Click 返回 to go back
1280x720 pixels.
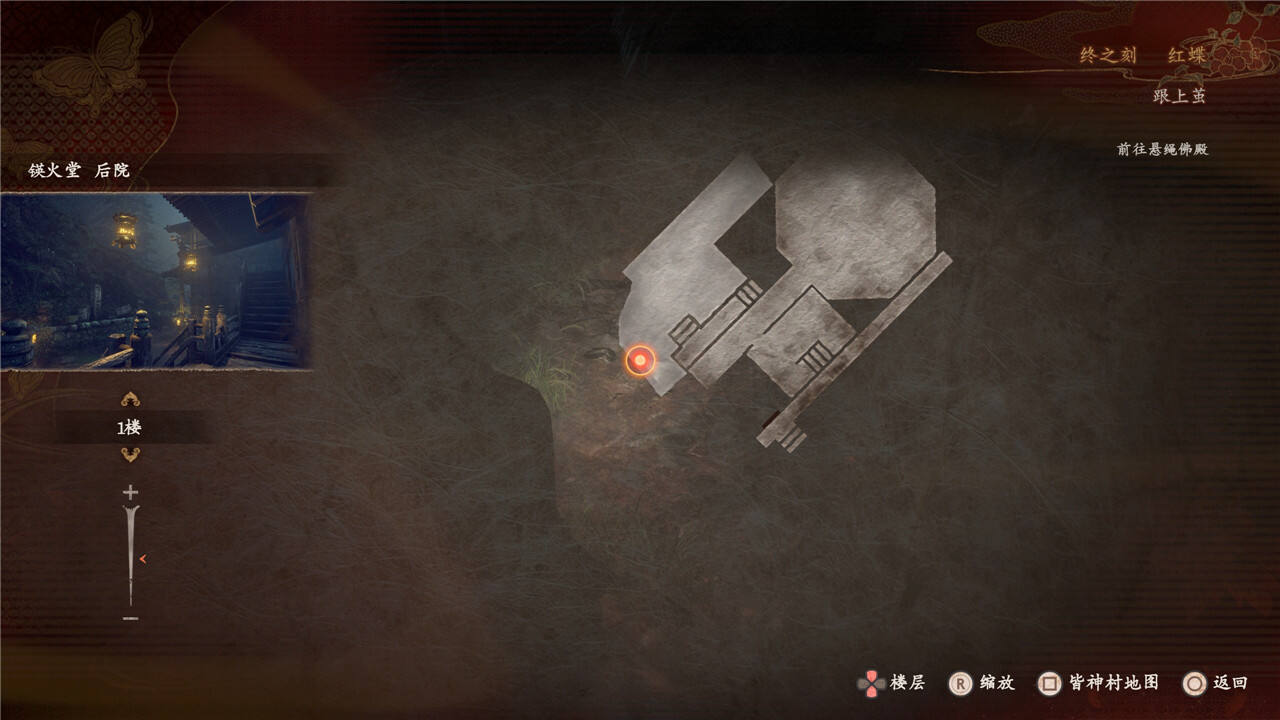[1217, 683]
